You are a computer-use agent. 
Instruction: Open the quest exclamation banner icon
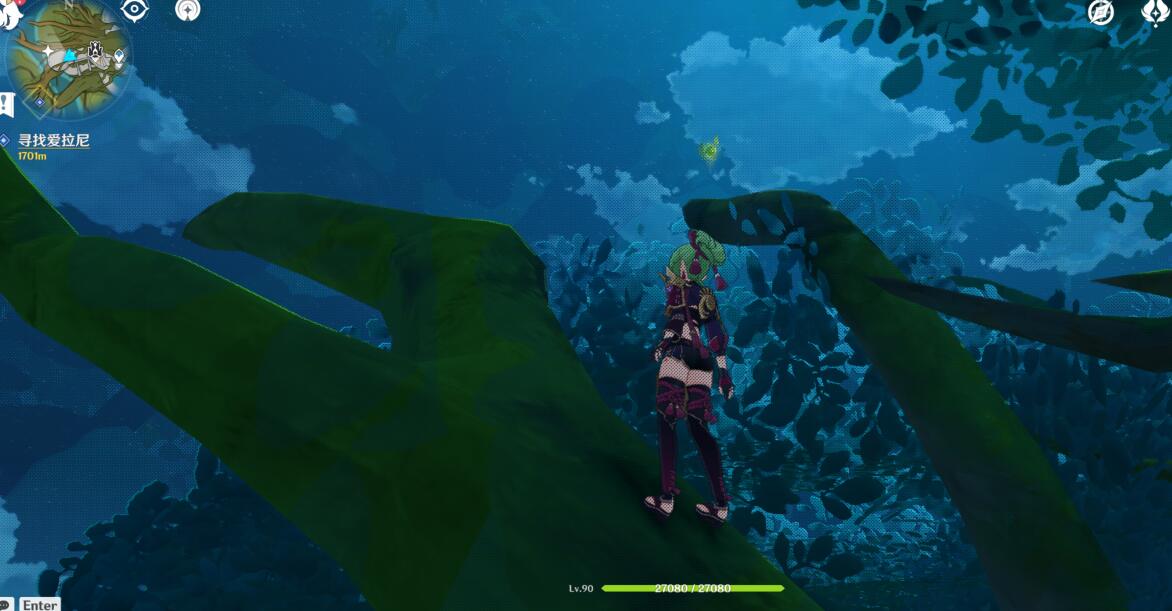click(6, 103)
